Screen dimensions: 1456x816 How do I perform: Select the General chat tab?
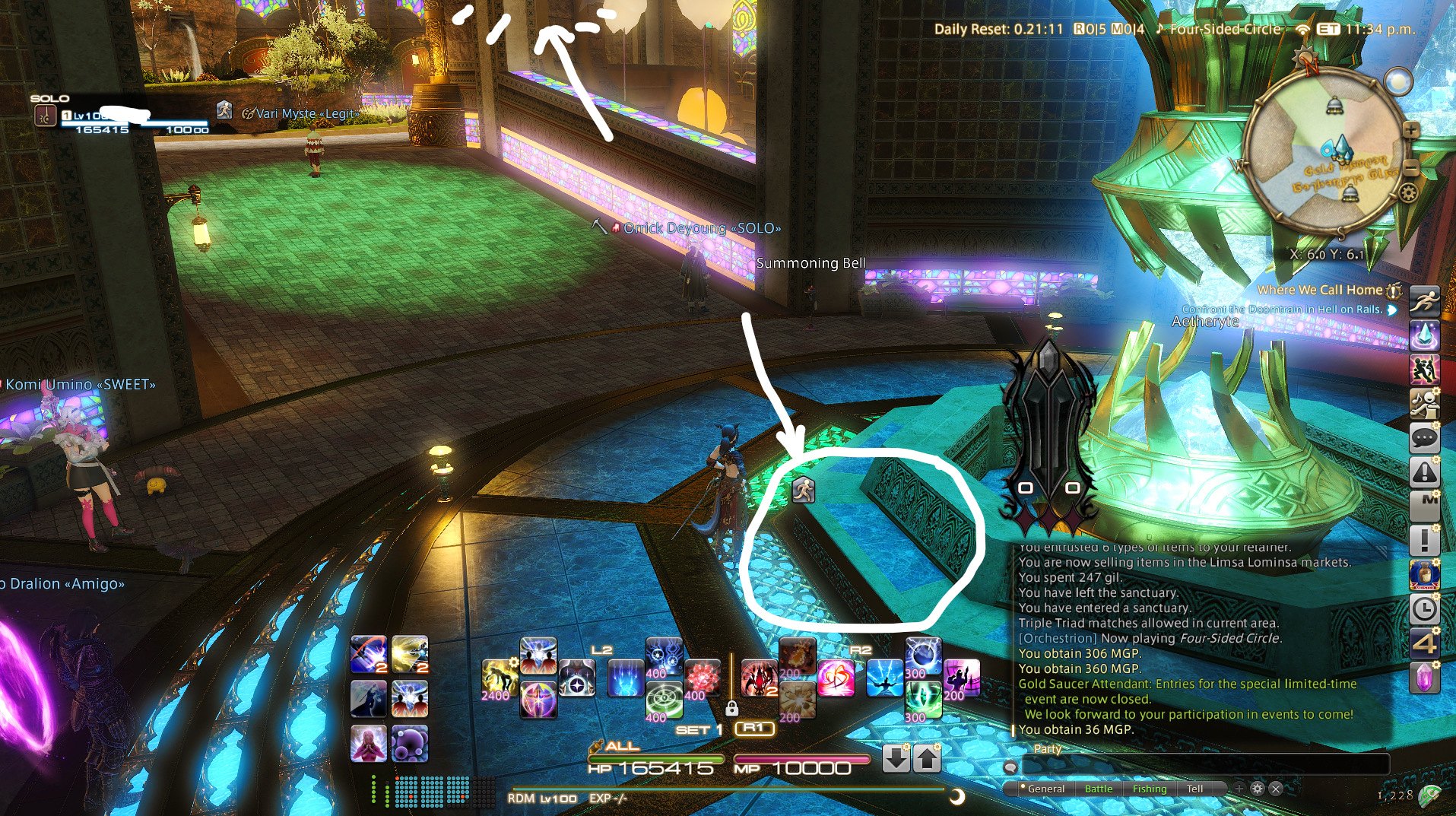[x=1045, y=789]
